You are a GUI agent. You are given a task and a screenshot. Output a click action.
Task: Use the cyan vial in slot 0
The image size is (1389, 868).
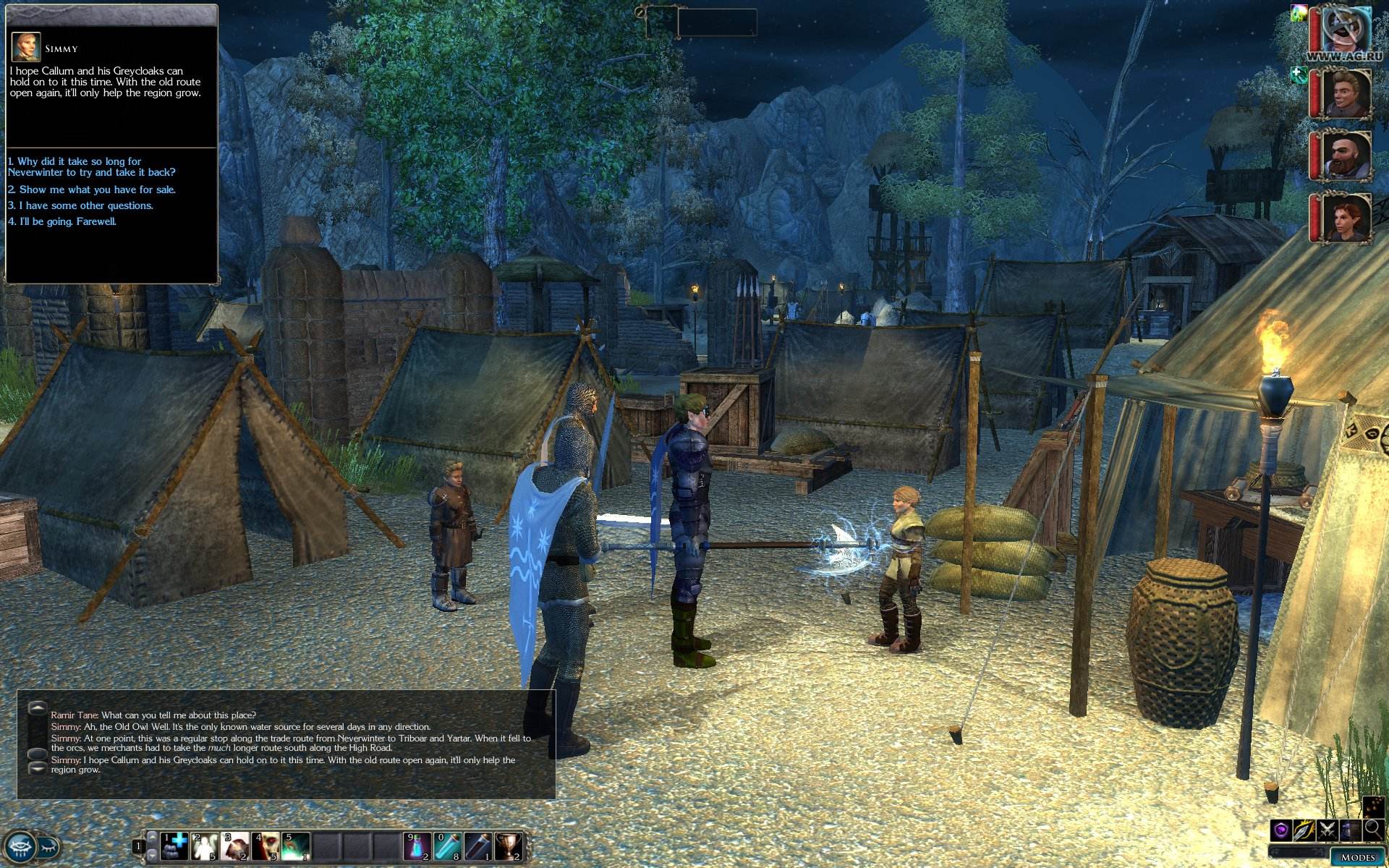click(x=448, y=846)
